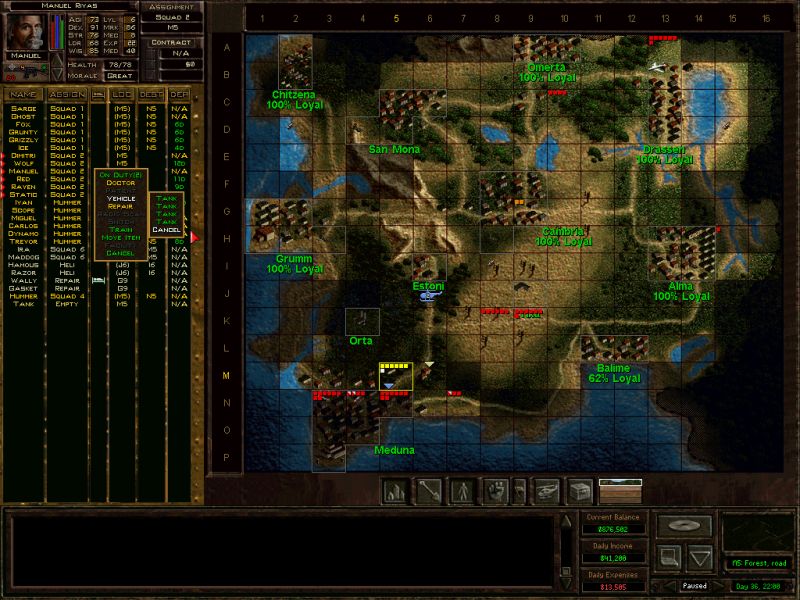Toggle the towns map filter icon
Screen dimensions: 800x600
(x=397, y=491)
